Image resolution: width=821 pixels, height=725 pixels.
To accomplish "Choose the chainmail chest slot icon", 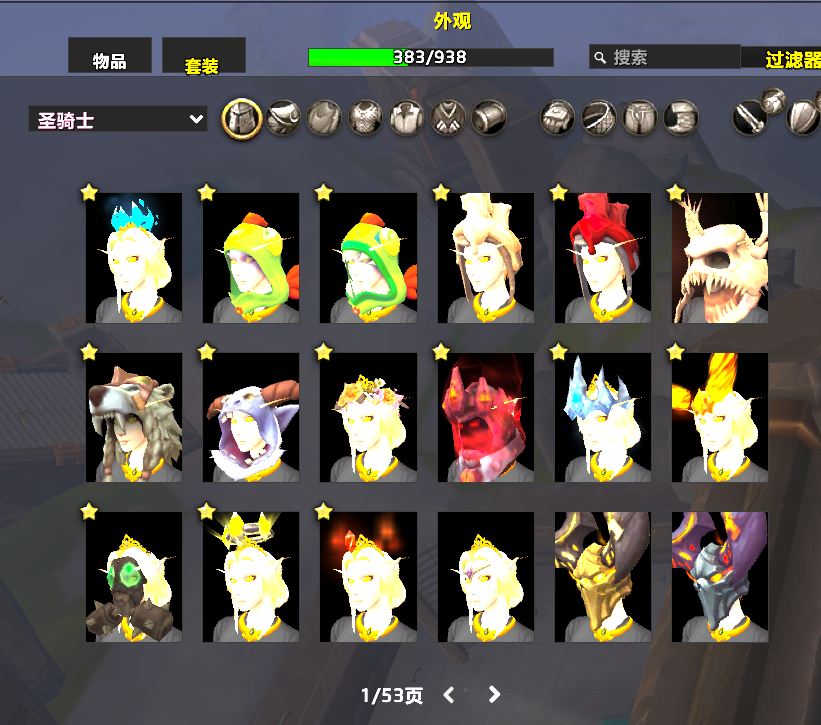I will point(366,119).
